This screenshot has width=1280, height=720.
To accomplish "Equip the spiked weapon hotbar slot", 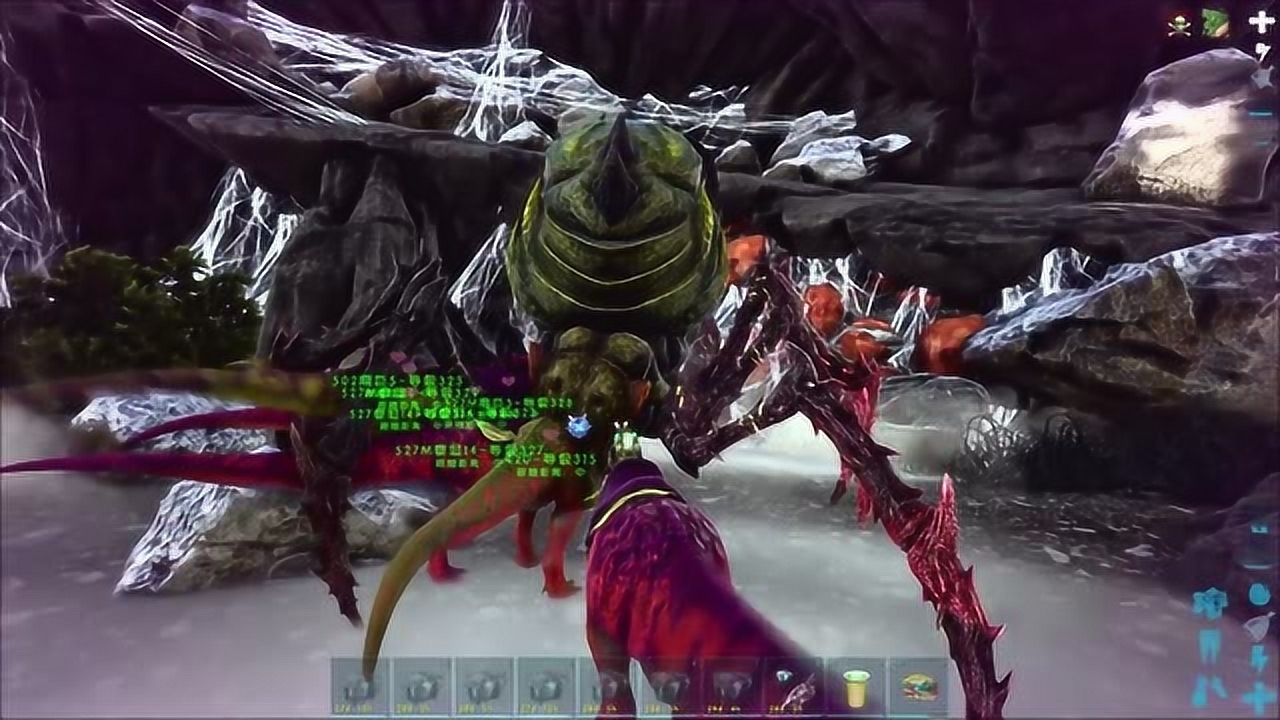I will tap(794, 687).
